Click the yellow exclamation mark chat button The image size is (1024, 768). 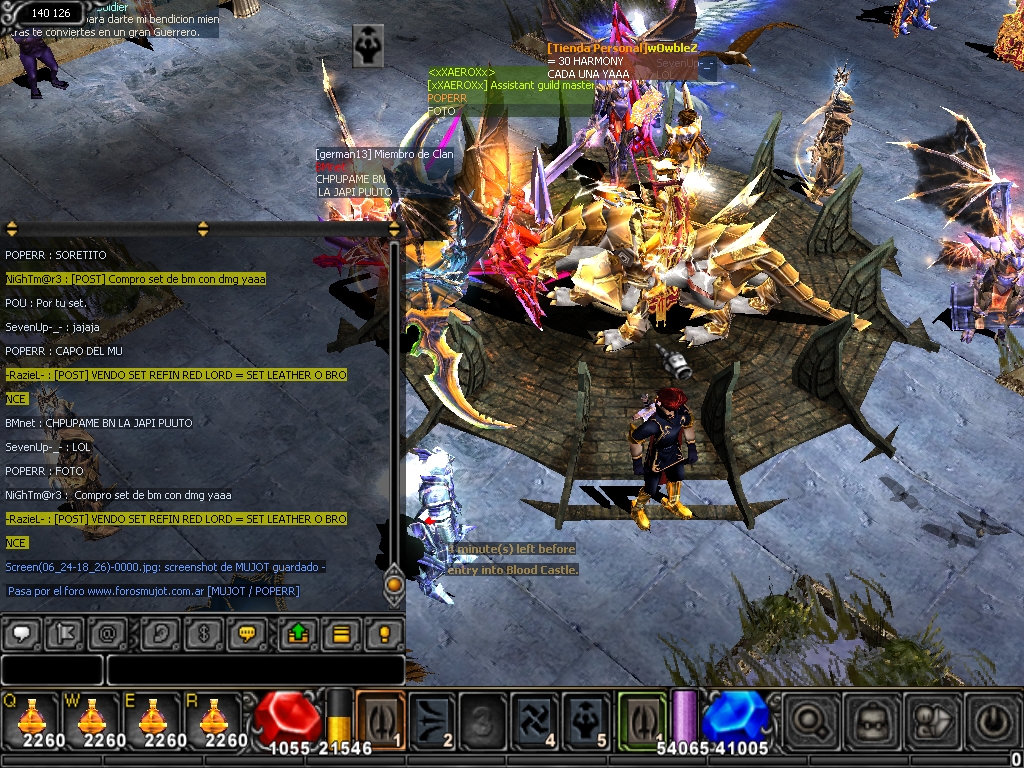coord(383,633)
